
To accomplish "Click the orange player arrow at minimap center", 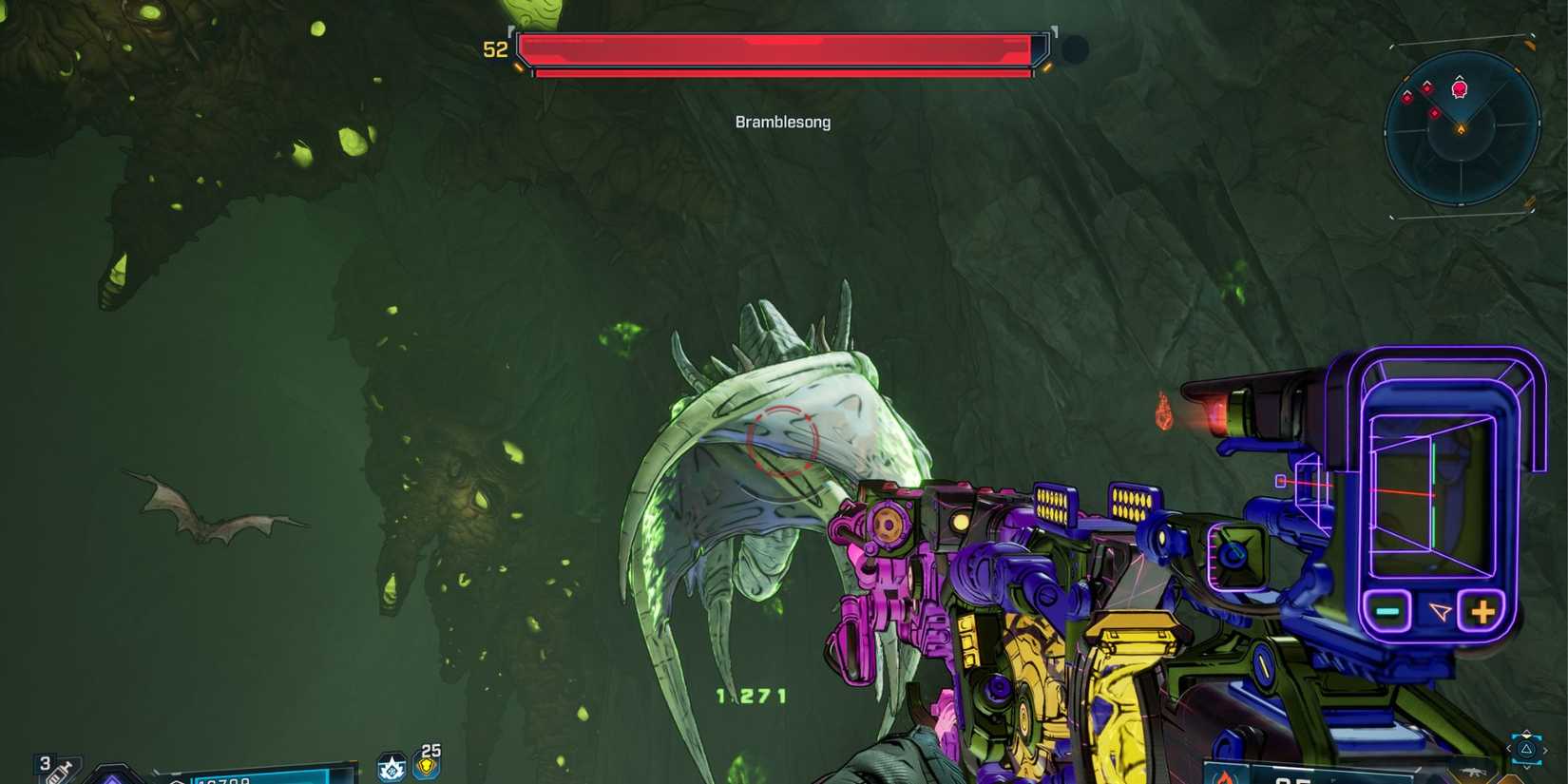I will click(x=1462, y=129).
